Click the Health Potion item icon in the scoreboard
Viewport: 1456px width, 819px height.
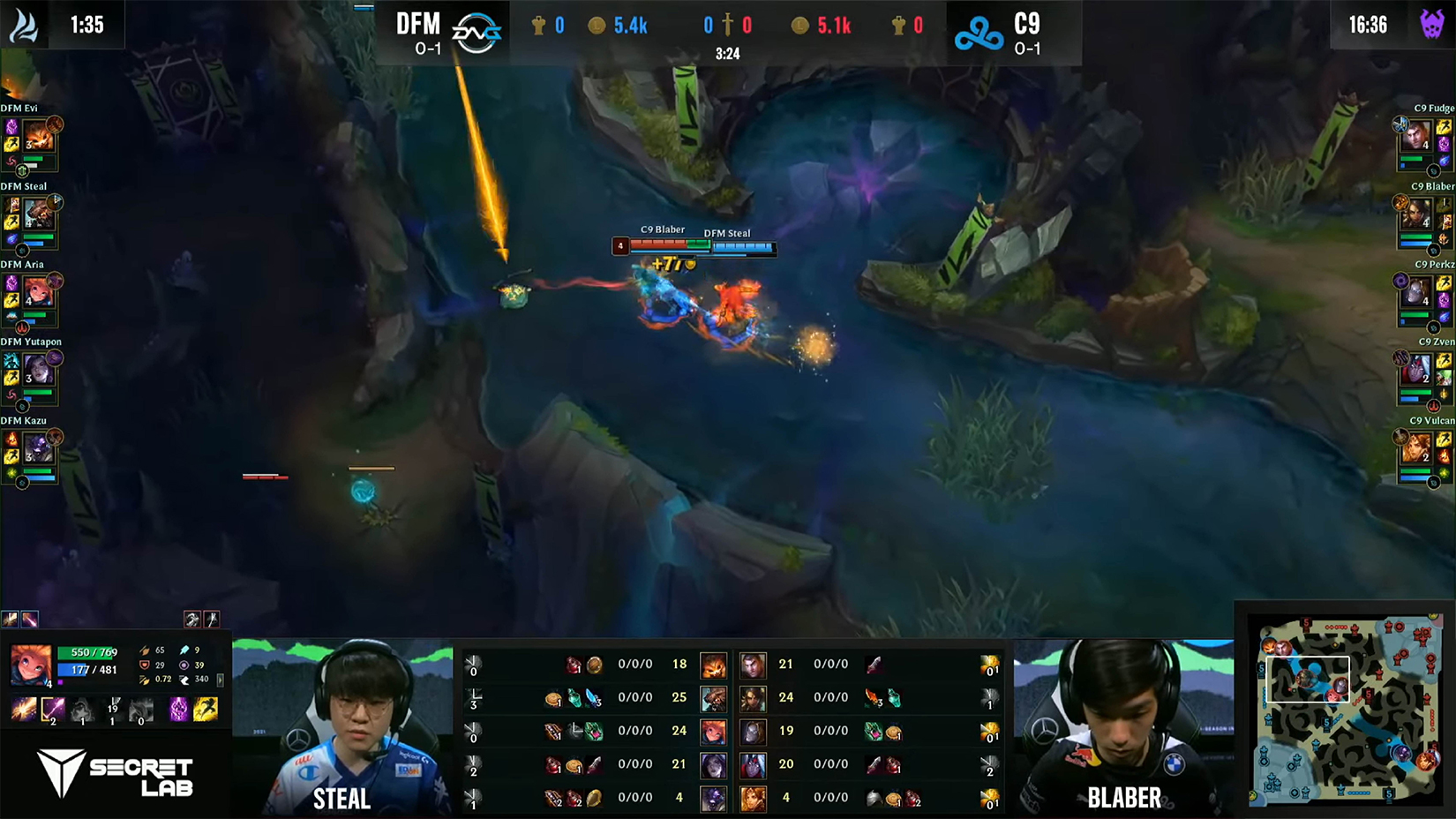(x=574, y=662)
